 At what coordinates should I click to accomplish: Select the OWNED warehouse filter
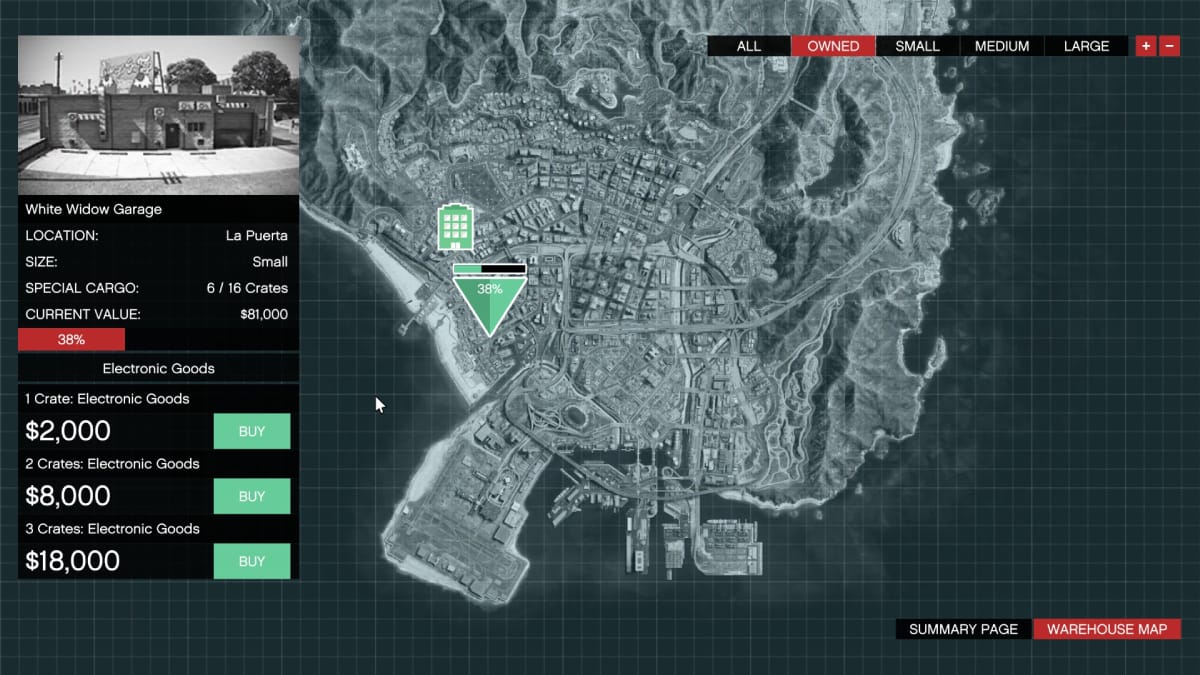833,46
